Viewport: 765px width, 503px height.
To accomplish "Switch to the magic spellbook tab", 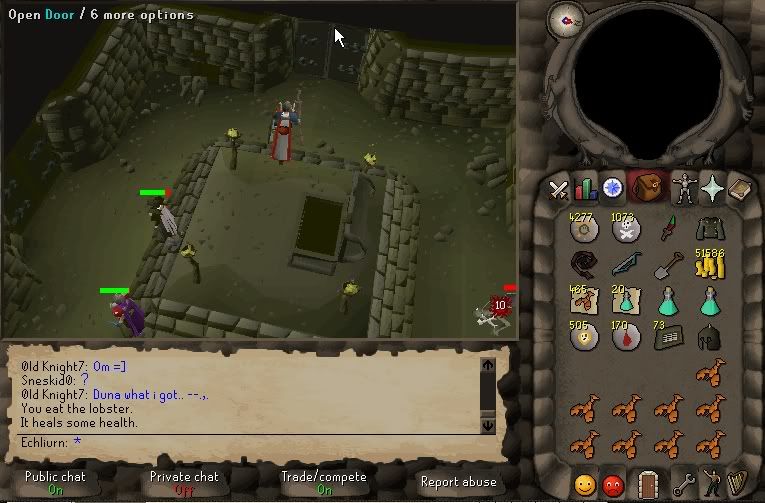I will click(x=739, y=188).
